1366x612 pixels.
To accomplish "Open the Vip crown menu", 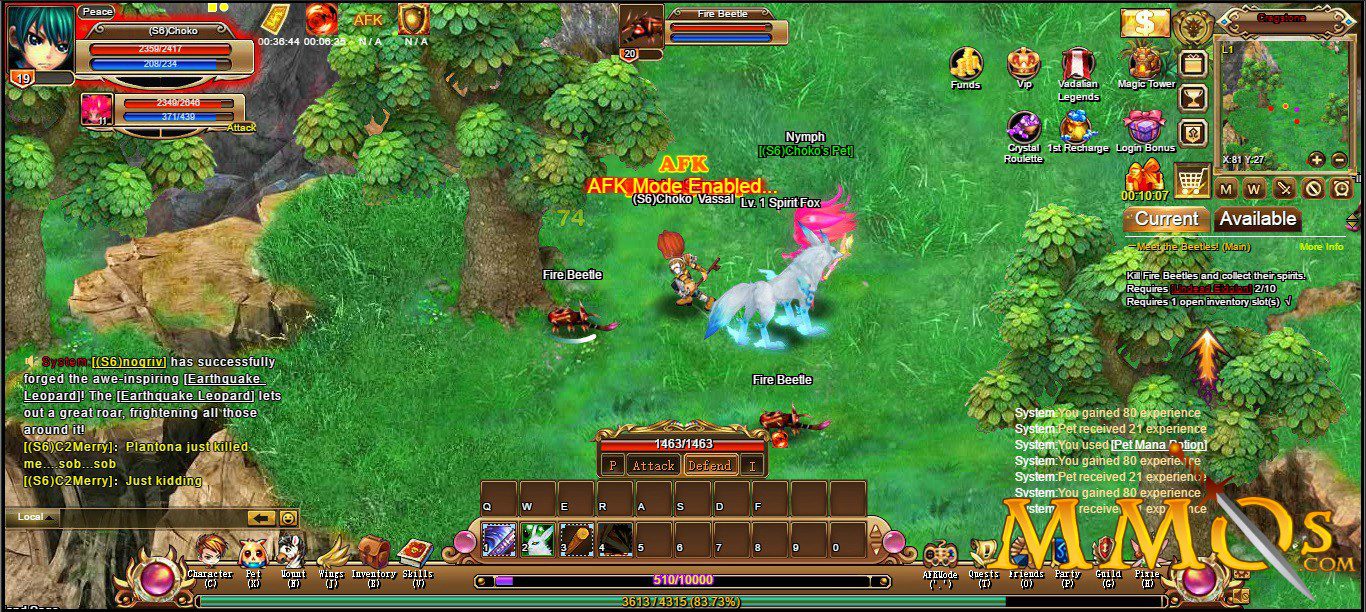I will pos(1023,64).
